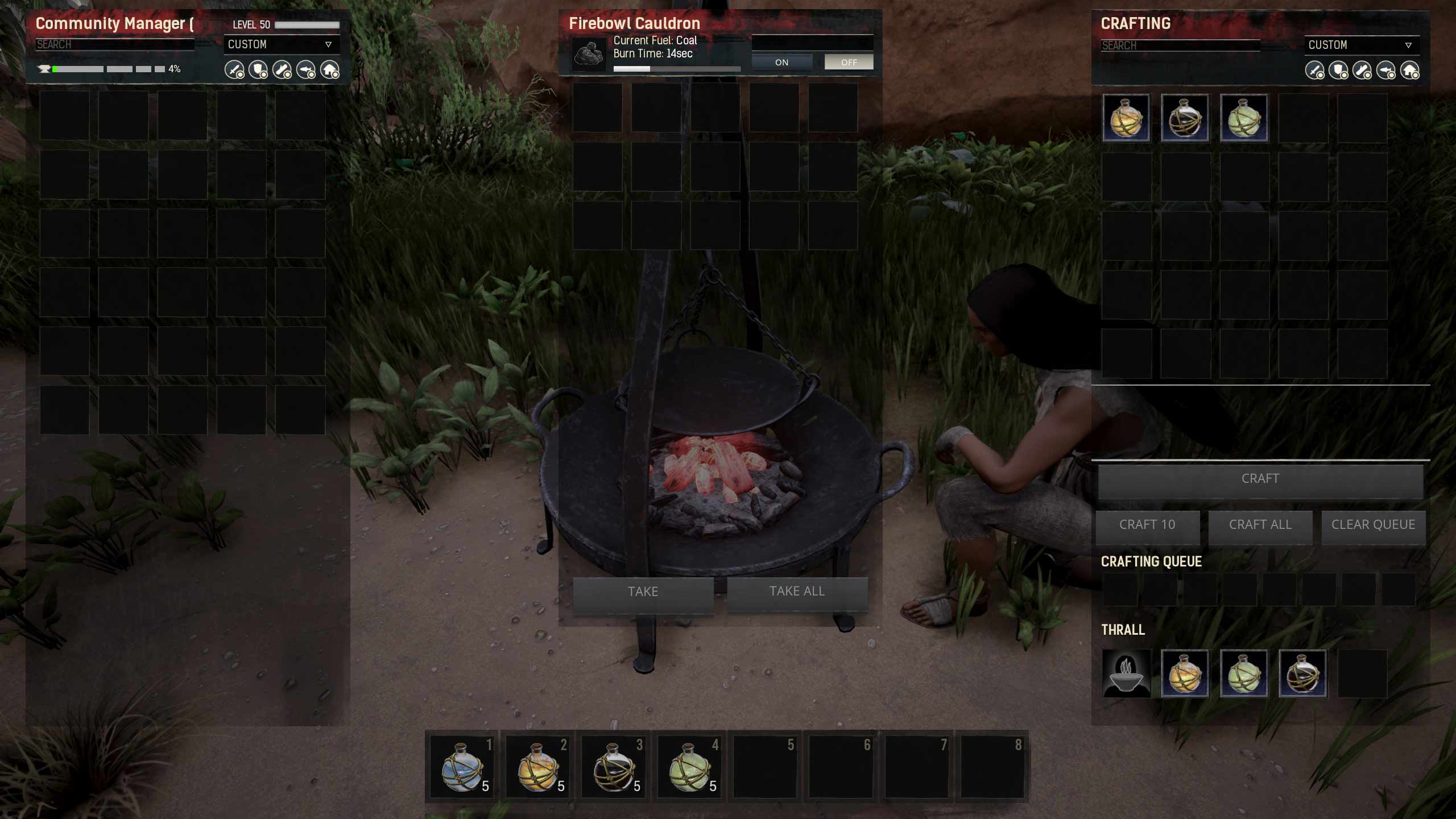Take all items from the cauldron
This screenshot has height=819, width=1456.
pos(797,591)
